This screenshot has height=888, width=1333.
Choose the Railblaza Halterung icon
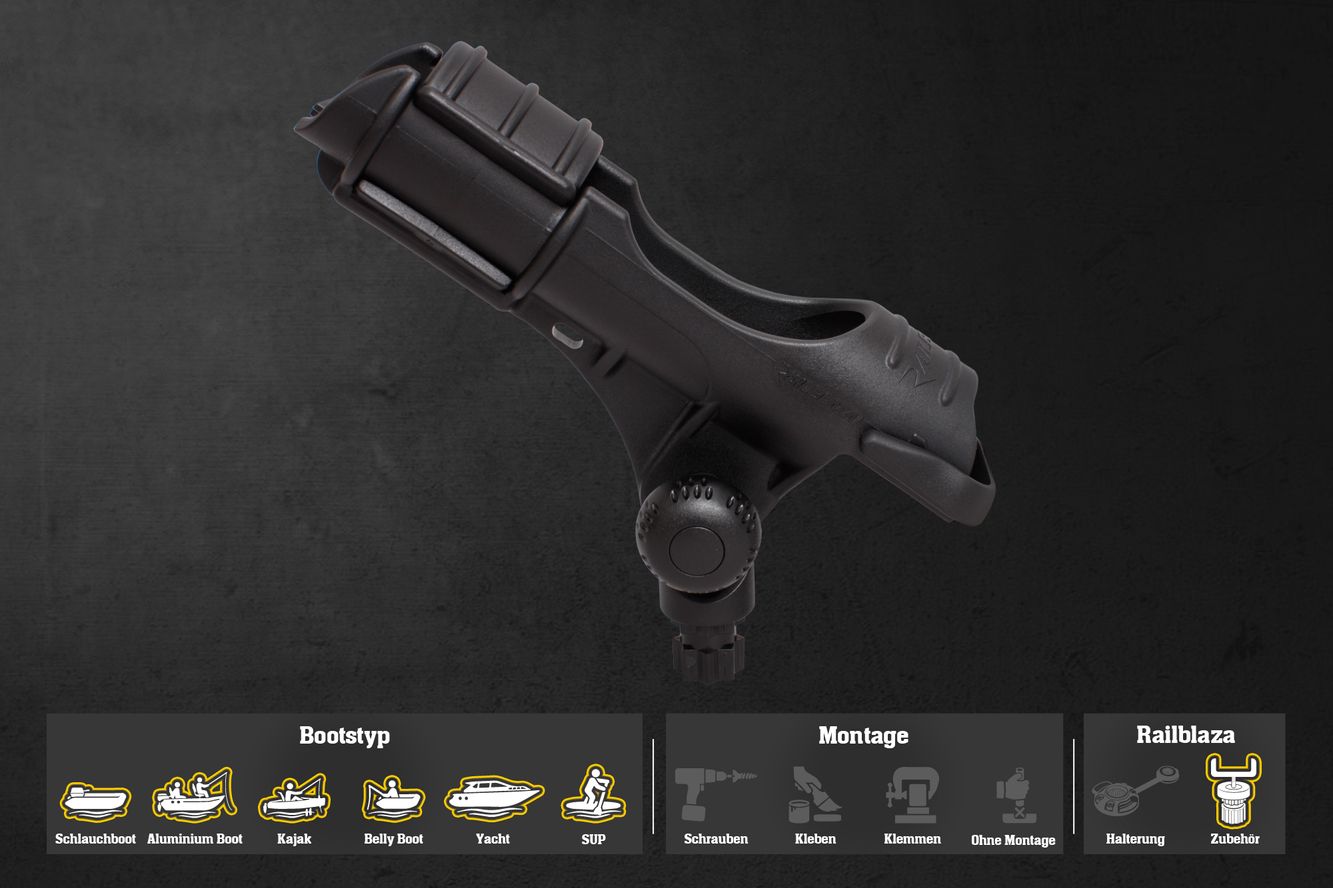pos(1135,793)
